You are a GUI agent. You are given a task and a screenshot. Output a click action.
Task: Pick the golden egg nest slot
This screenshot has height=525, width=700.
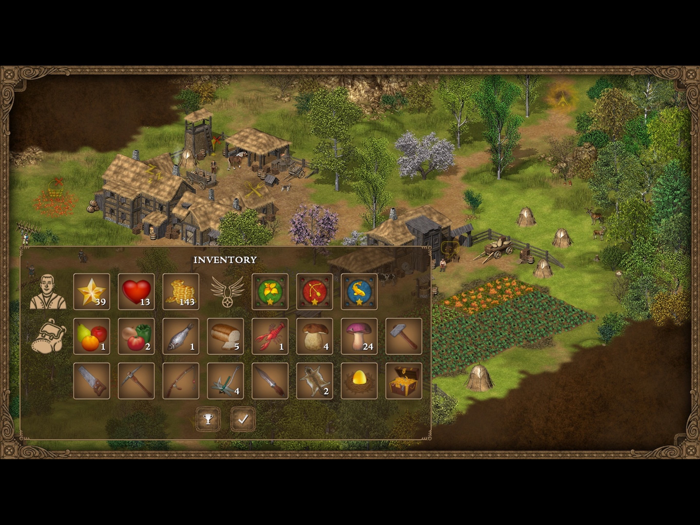pos(359,381)
